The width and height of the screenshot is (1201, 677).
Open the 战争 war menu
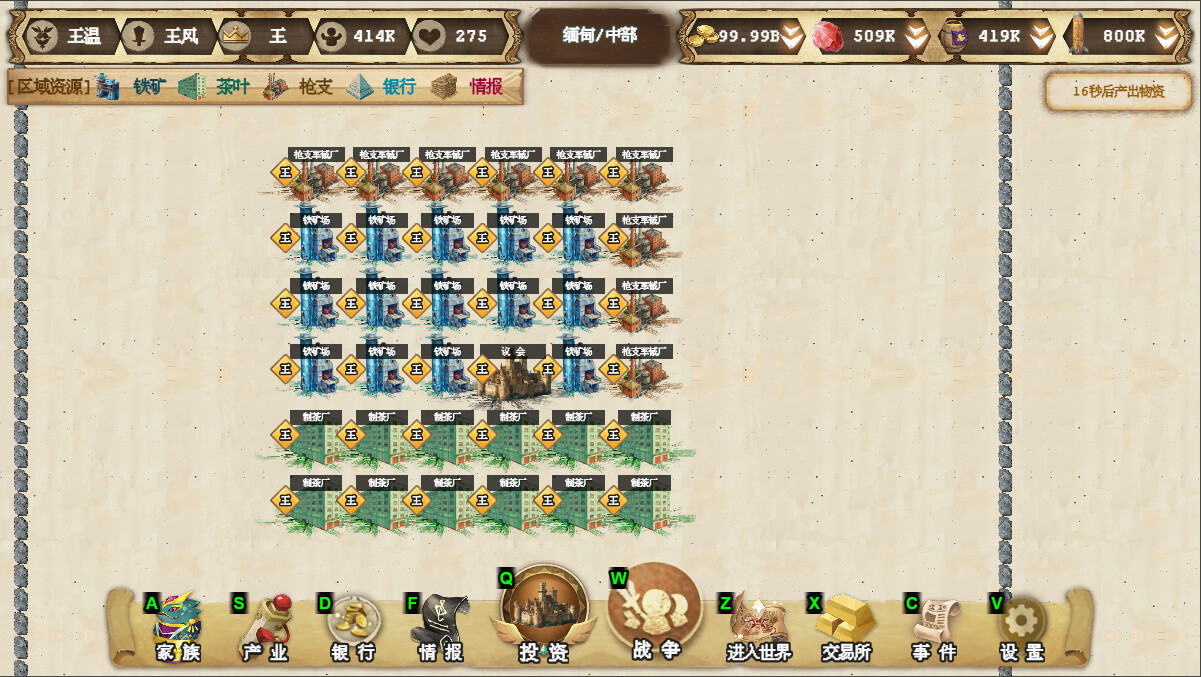tap(655, 612)
